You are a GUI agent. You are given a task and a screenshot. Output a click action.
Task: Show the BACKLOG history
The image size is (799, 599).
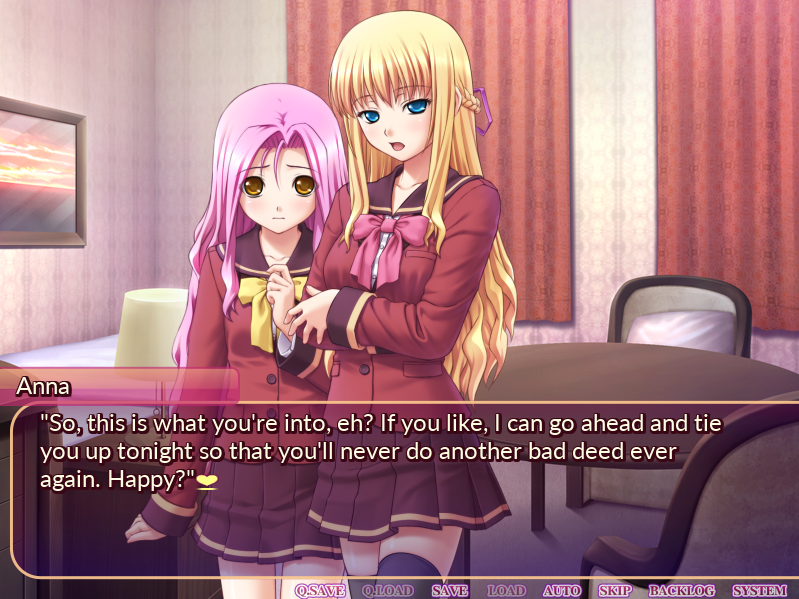pos(680,590)
